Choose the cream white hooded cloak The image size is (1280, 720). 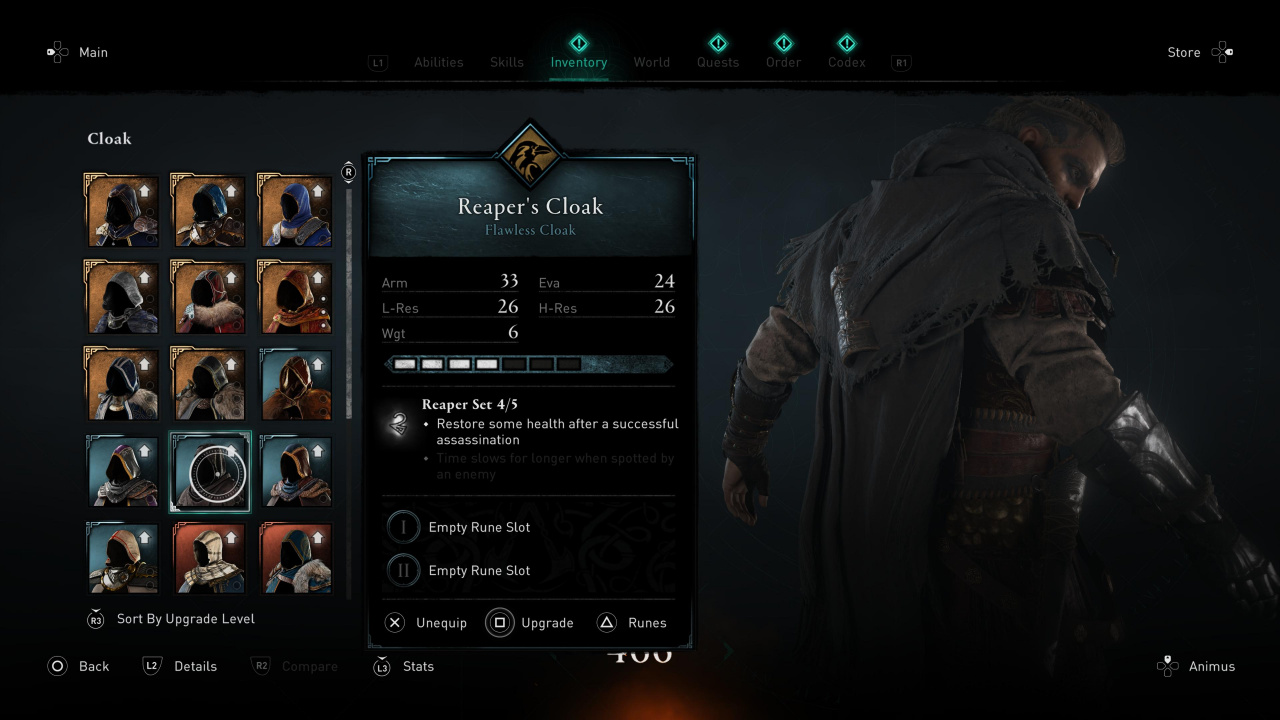[210, 558]
